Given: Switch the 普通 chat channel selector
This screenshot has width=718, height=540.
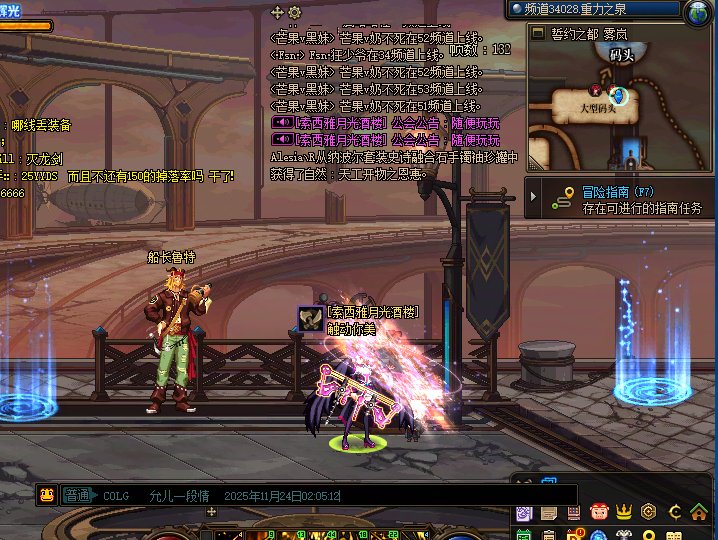Looking at the screenshot, I should tap(78, 495).
